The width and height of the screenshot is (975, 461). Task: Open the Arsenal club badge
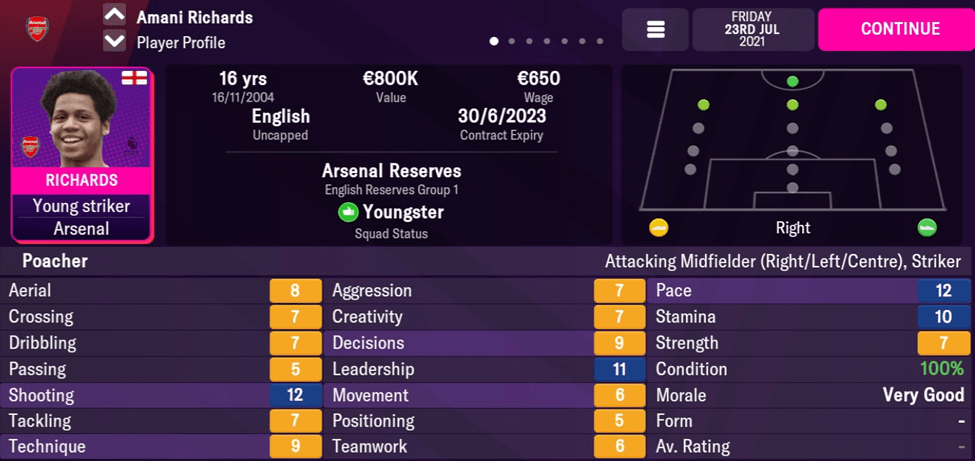(x=38, y=29)
